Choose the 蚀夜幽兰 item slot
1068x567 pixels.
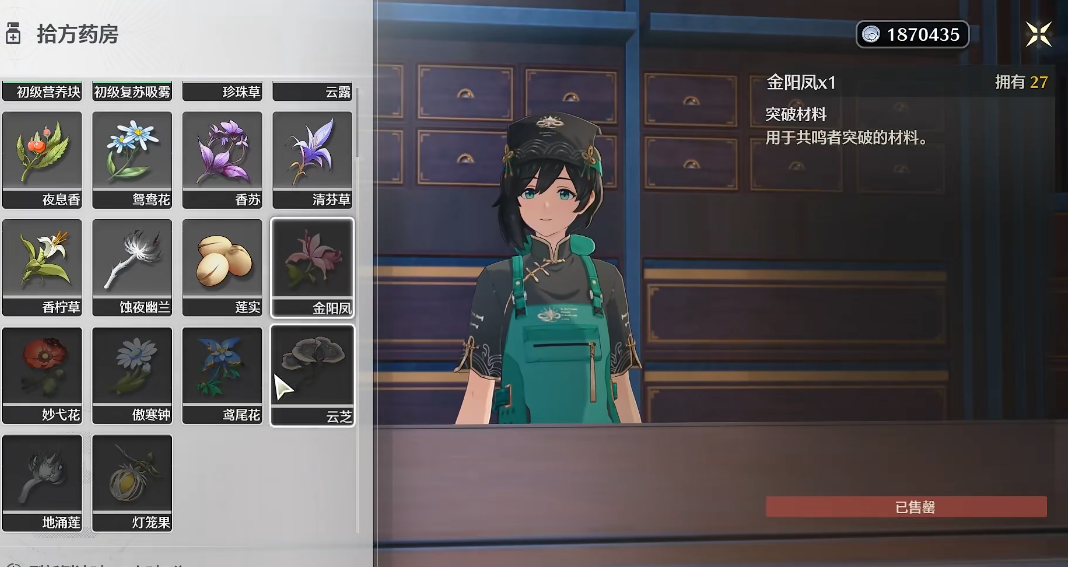132,267
